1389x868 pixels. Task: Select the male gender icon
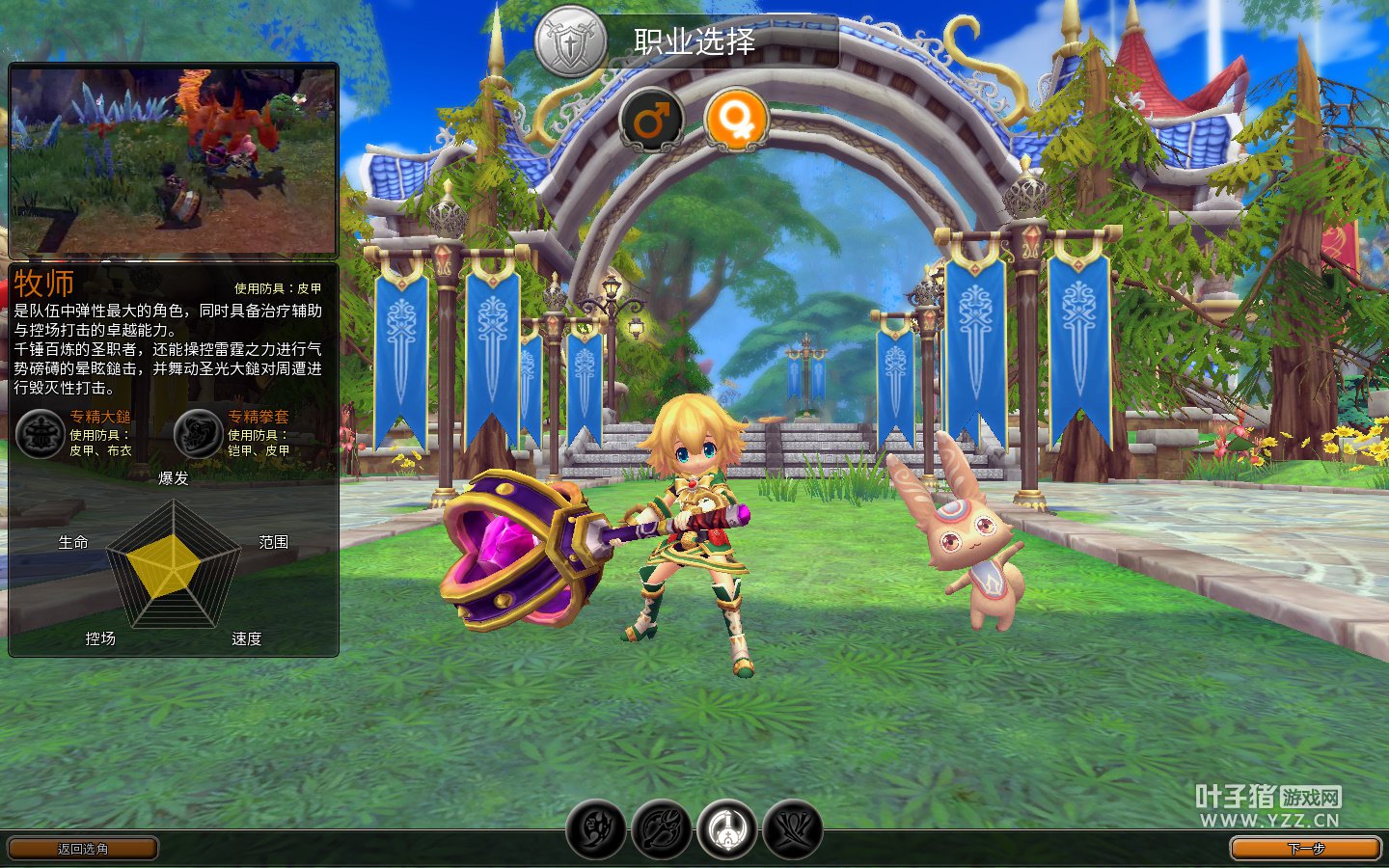click(651, 121)
